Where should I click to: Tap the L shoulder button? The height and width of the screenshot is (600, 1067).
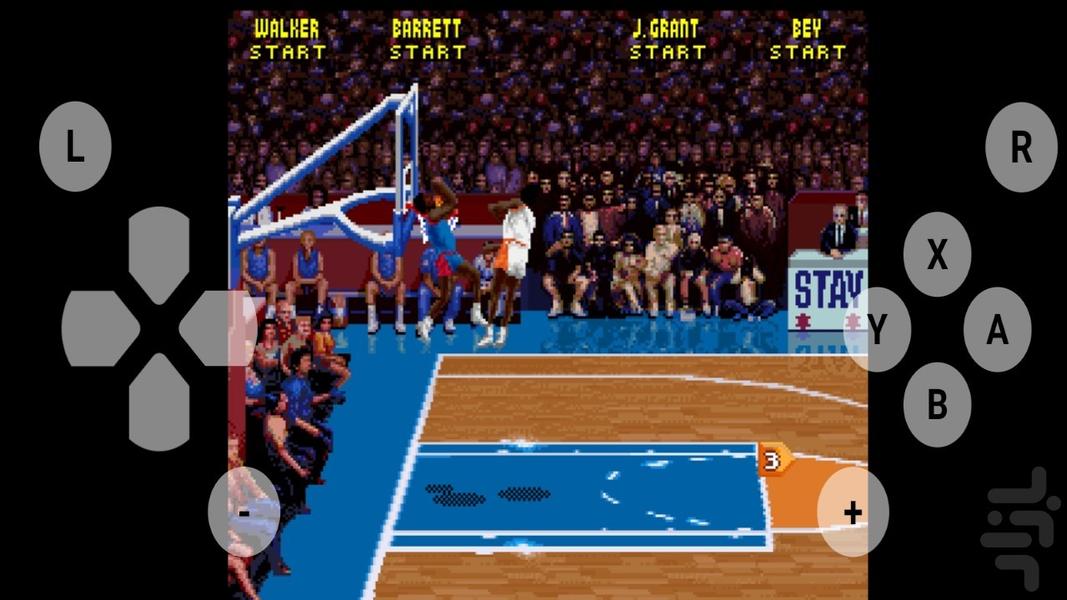pyautogui.click(x=75, y=147)
